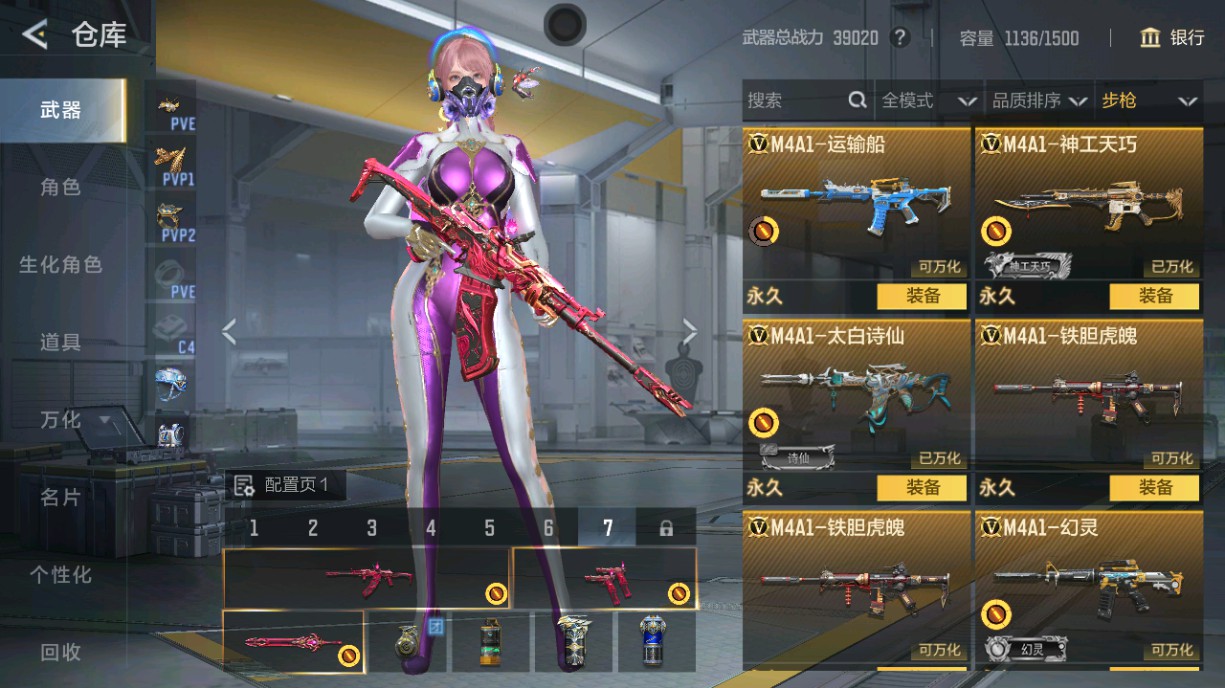The height and width of the screenshot is (688, 1225).
Task: Open the 全模式 mode filter dropdown
Action: tap(927, 101)
